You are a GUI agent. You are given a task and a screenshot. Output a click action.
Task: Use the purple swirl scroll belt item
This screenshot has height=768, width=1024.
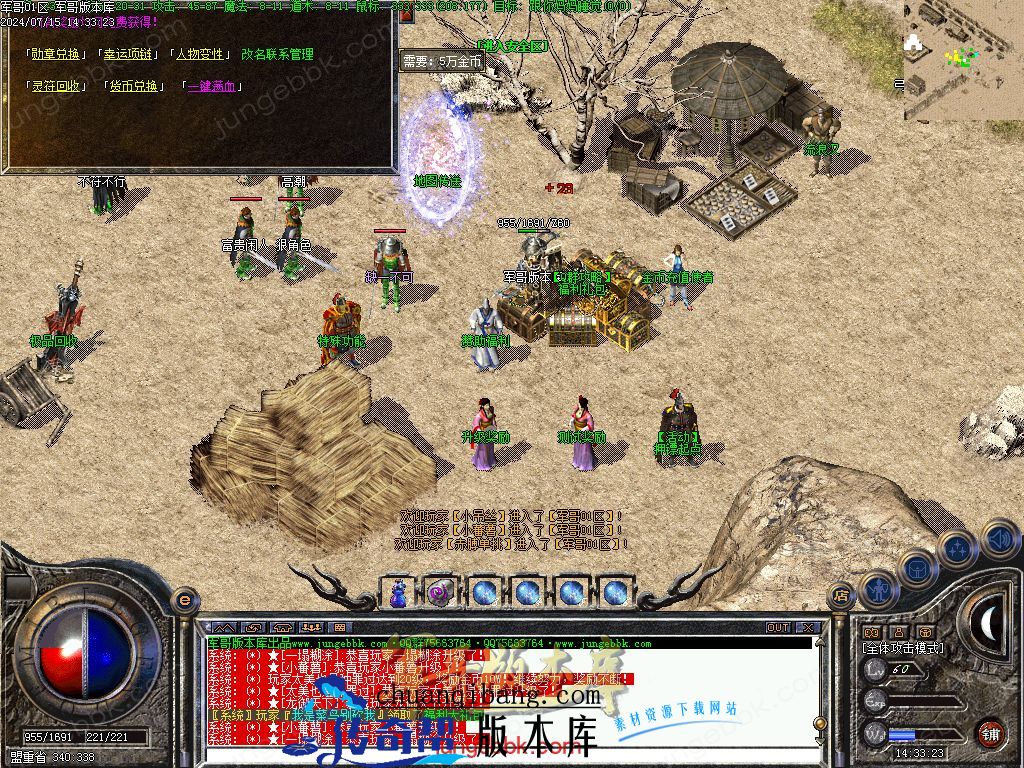[x=440, y=592]
